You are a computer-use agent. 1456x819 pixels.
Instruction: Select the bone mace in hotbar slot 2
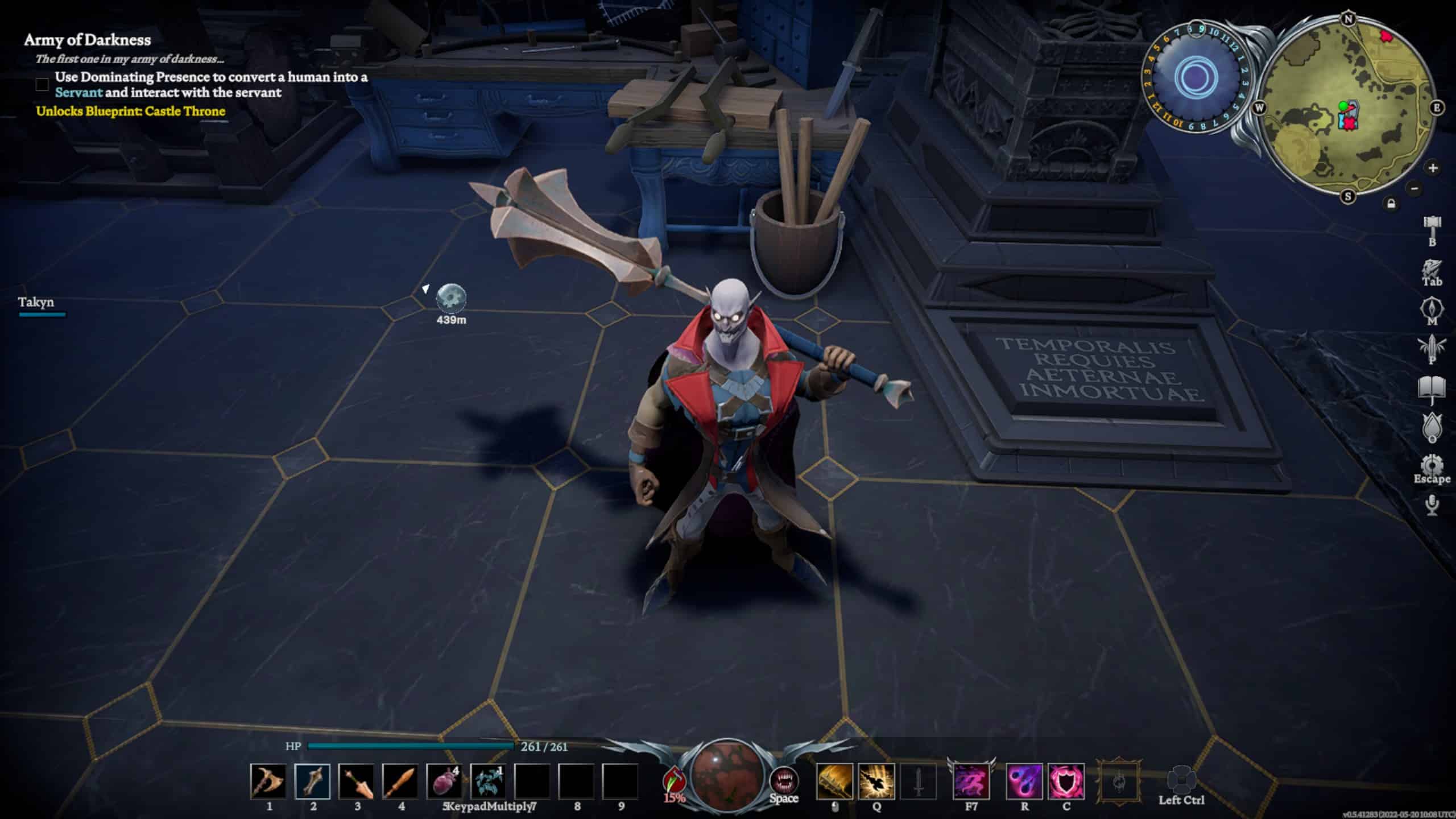point(312,781)
